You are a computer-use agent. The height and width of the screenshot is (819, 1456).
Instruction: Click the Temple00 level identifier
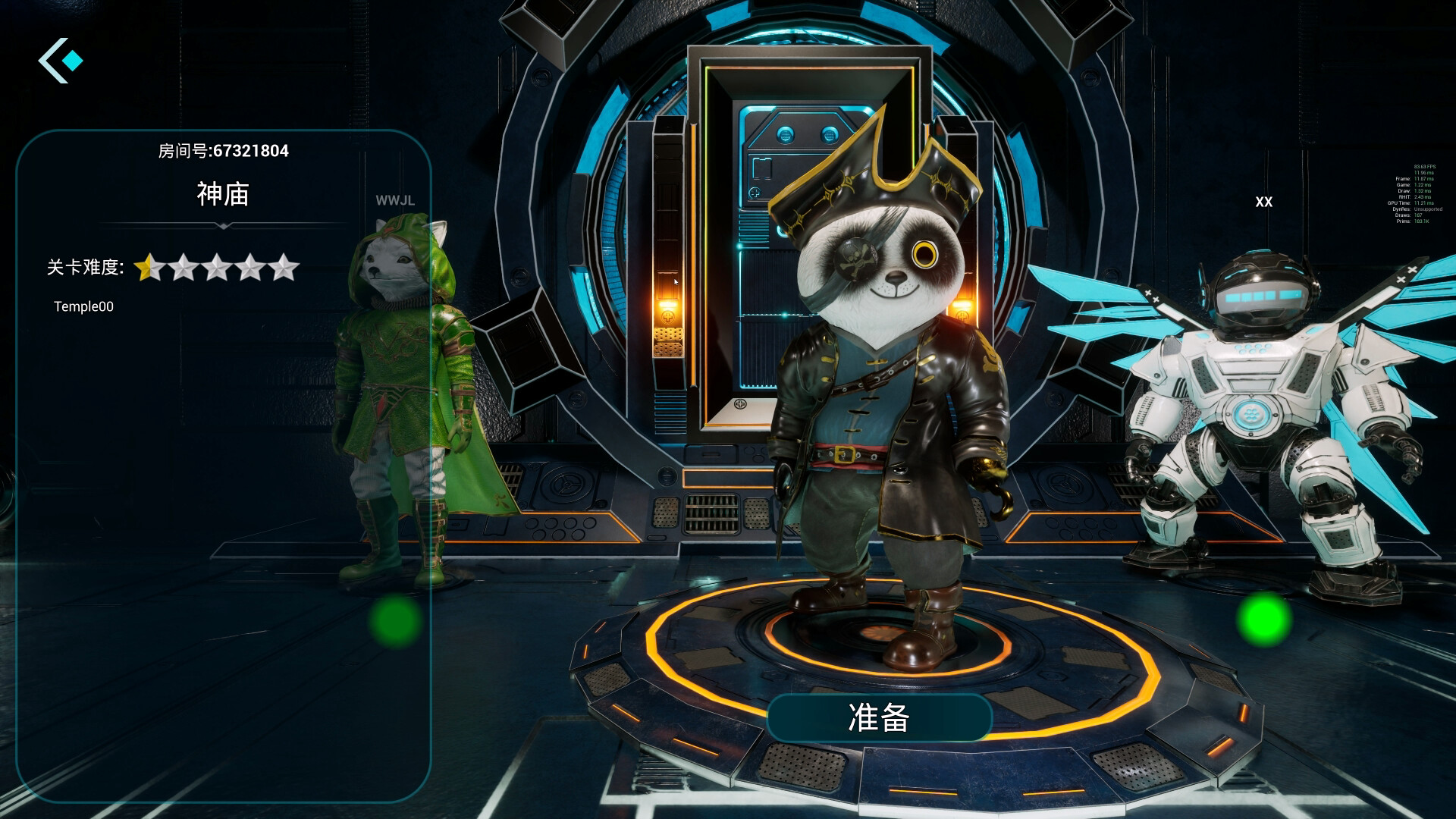coord(82,306)
